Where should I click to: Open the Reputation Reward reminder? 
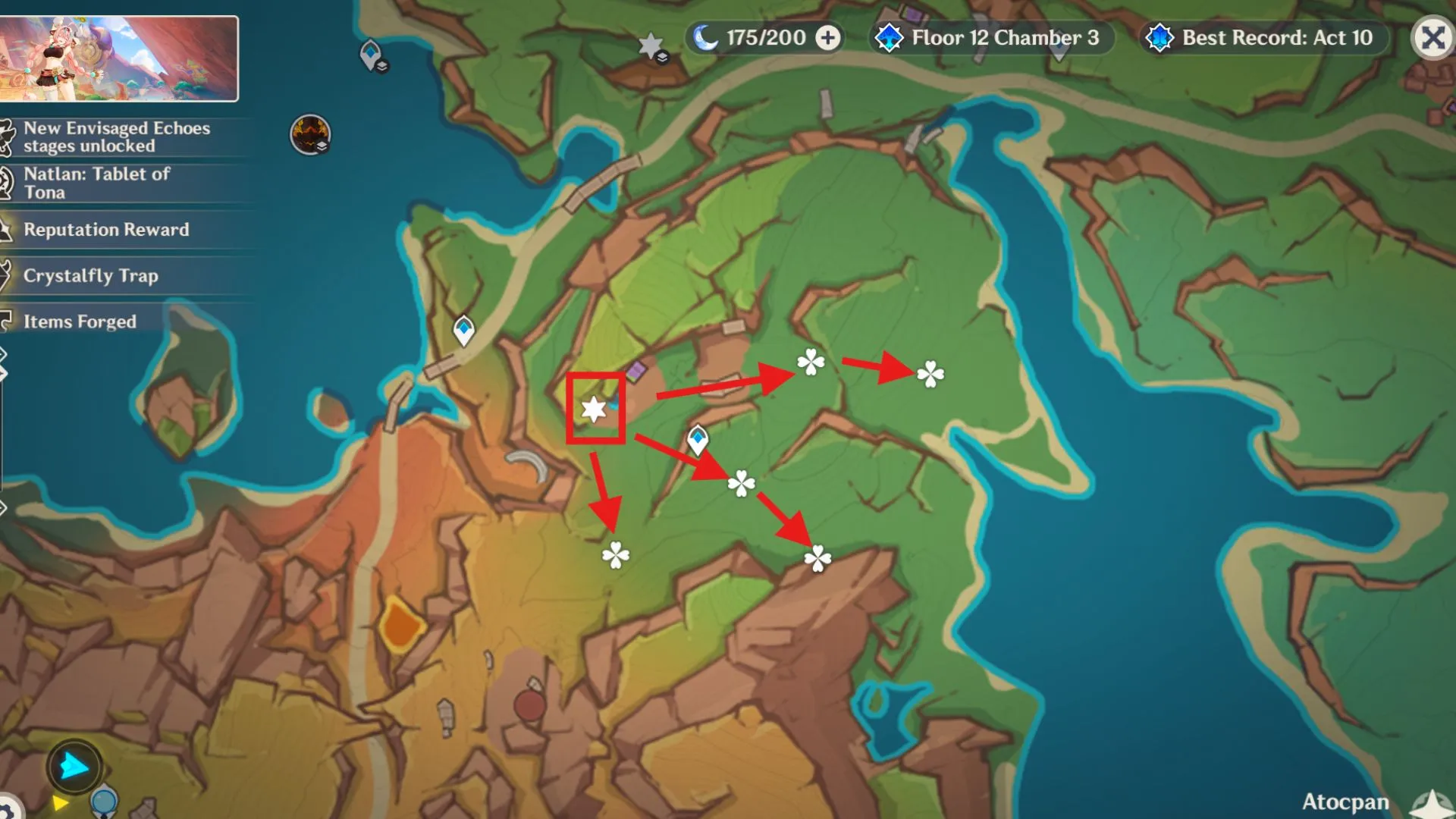tap(106, 230)
